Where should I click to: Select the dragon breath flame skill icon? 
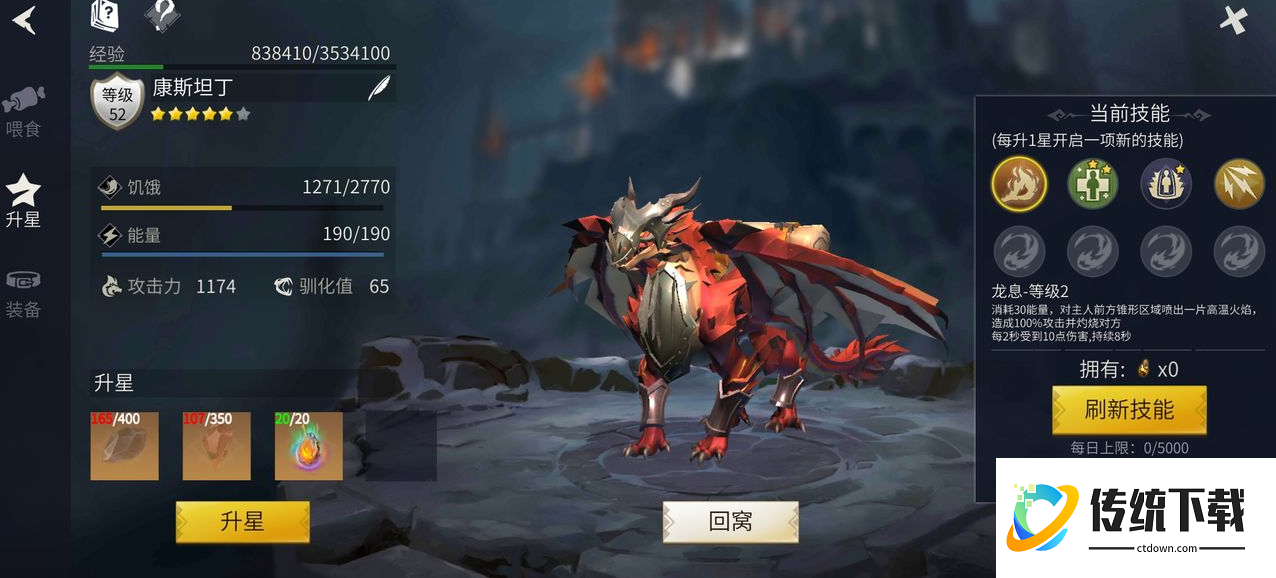point(1019,184)
